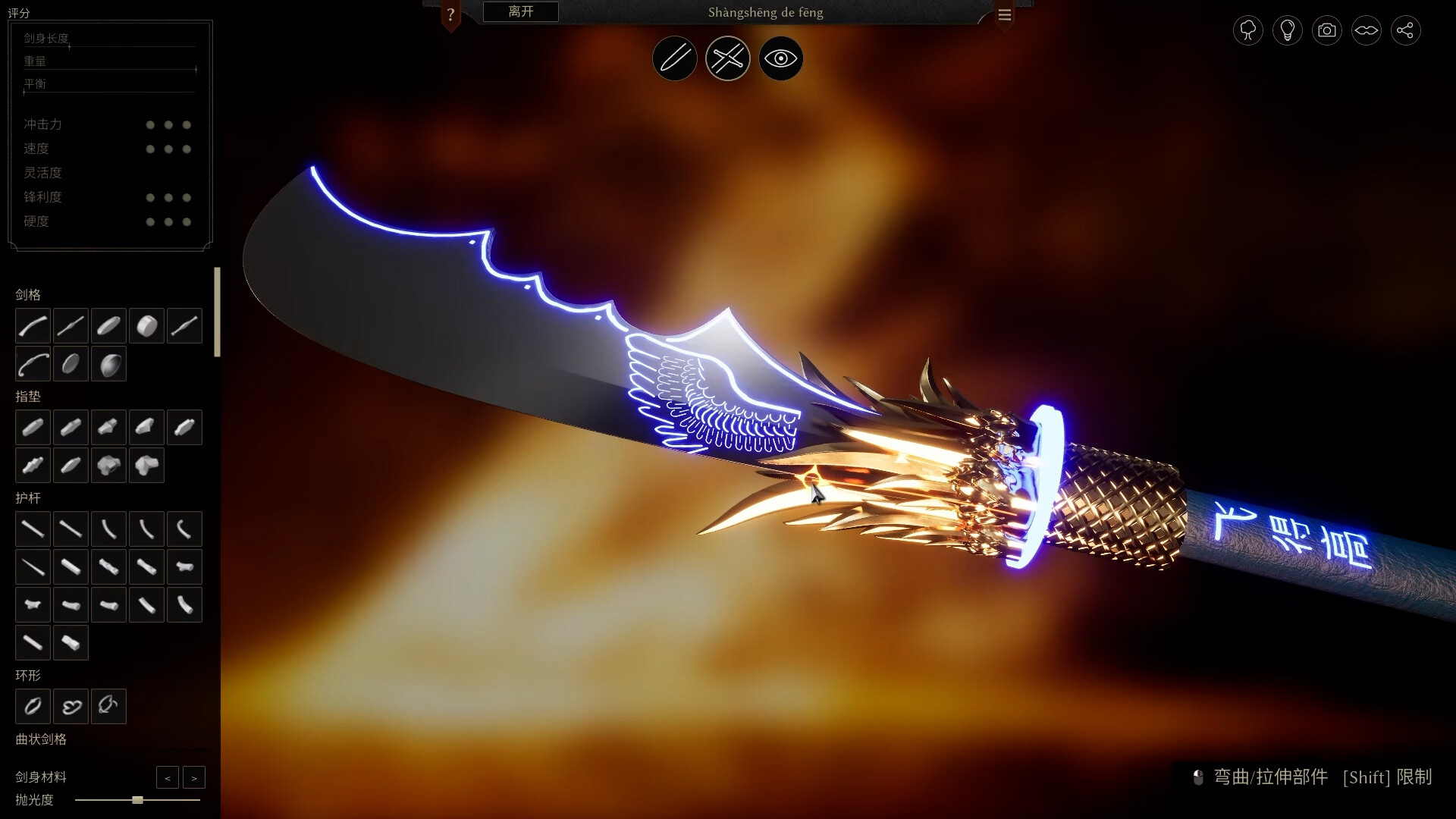Open the 离开 menu tab at top
1456x819 pixels.
519,11
